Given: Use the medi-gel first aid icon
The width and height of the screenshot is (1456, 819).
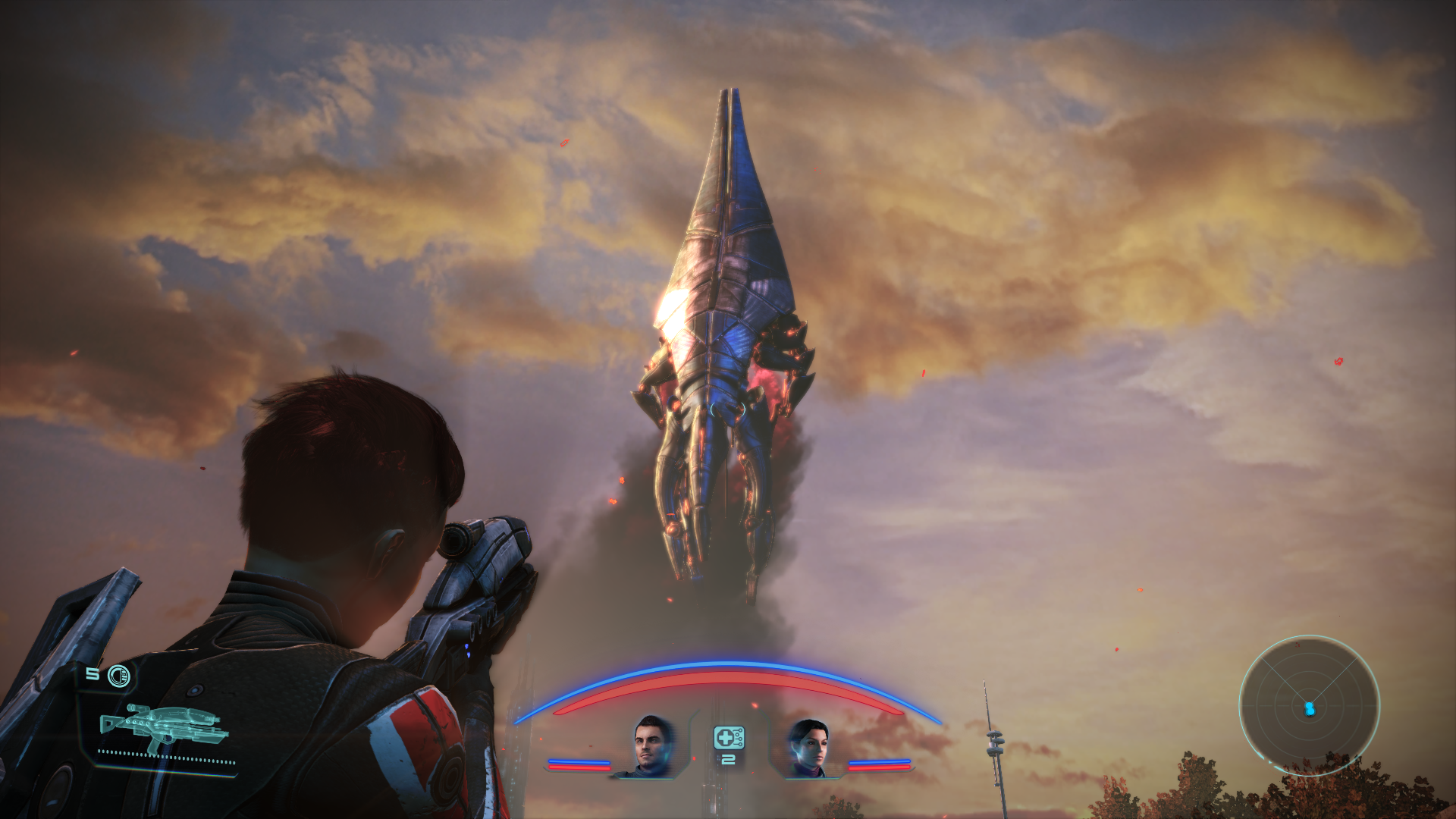Looking at the screenshot, I should click(728, 738).
